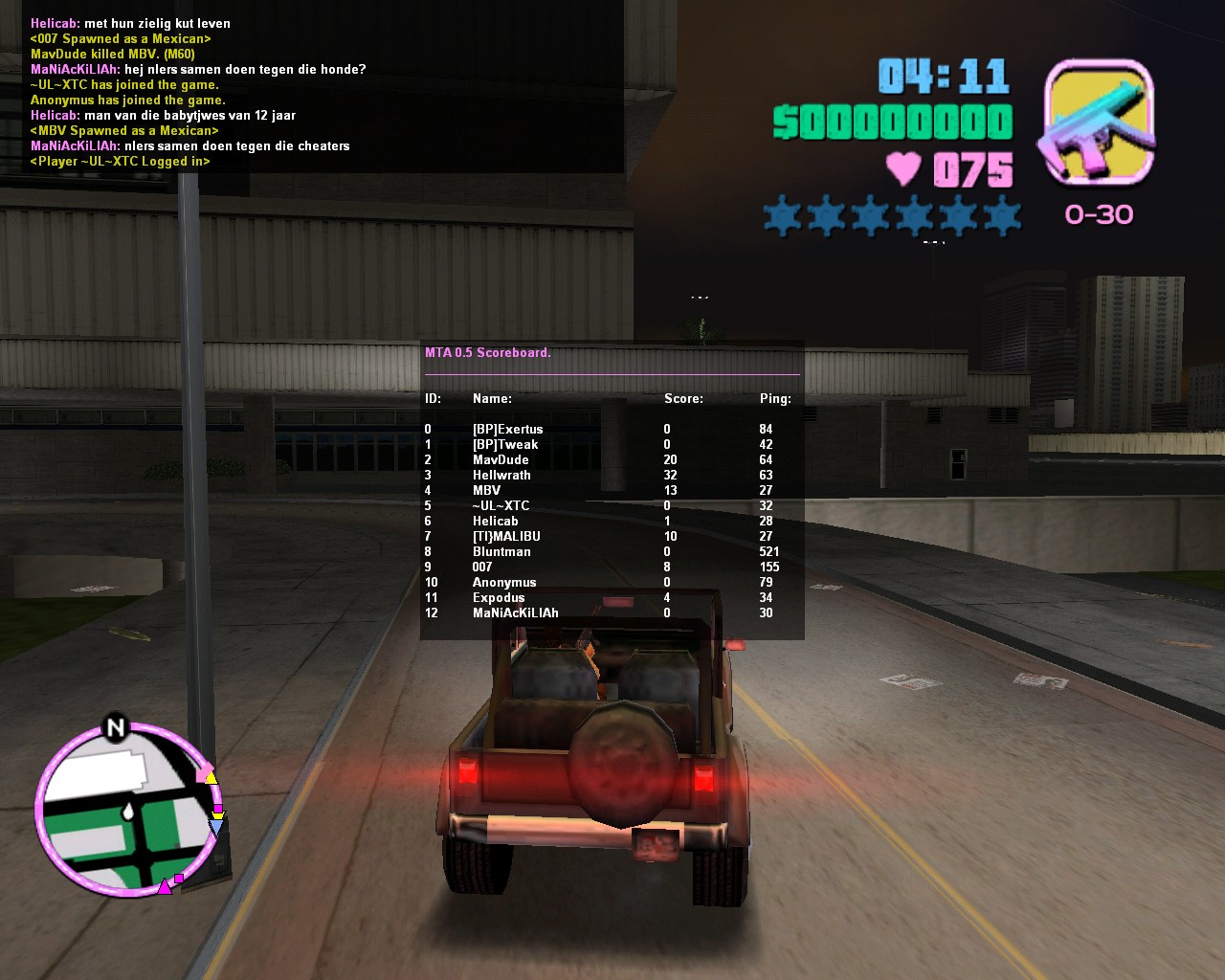Image resolution: width=1225 pixels, height=980 pixels.
Task: Choose [TI]MALIBU on the scoreboard
Action: 506,537
